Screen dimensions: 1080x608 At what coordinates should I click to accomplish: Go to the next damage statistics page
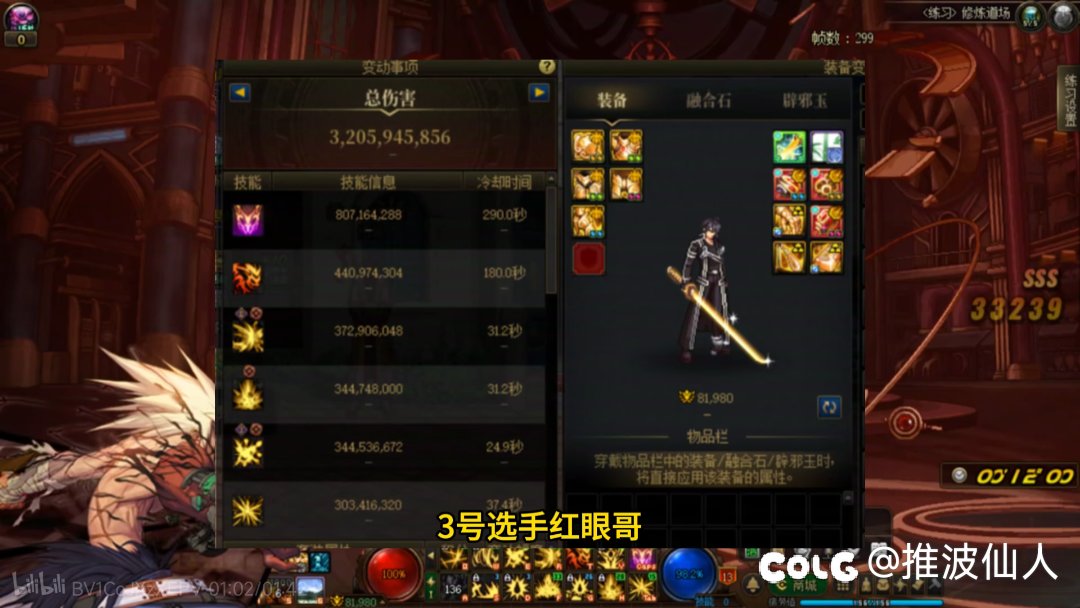[539, 93]
